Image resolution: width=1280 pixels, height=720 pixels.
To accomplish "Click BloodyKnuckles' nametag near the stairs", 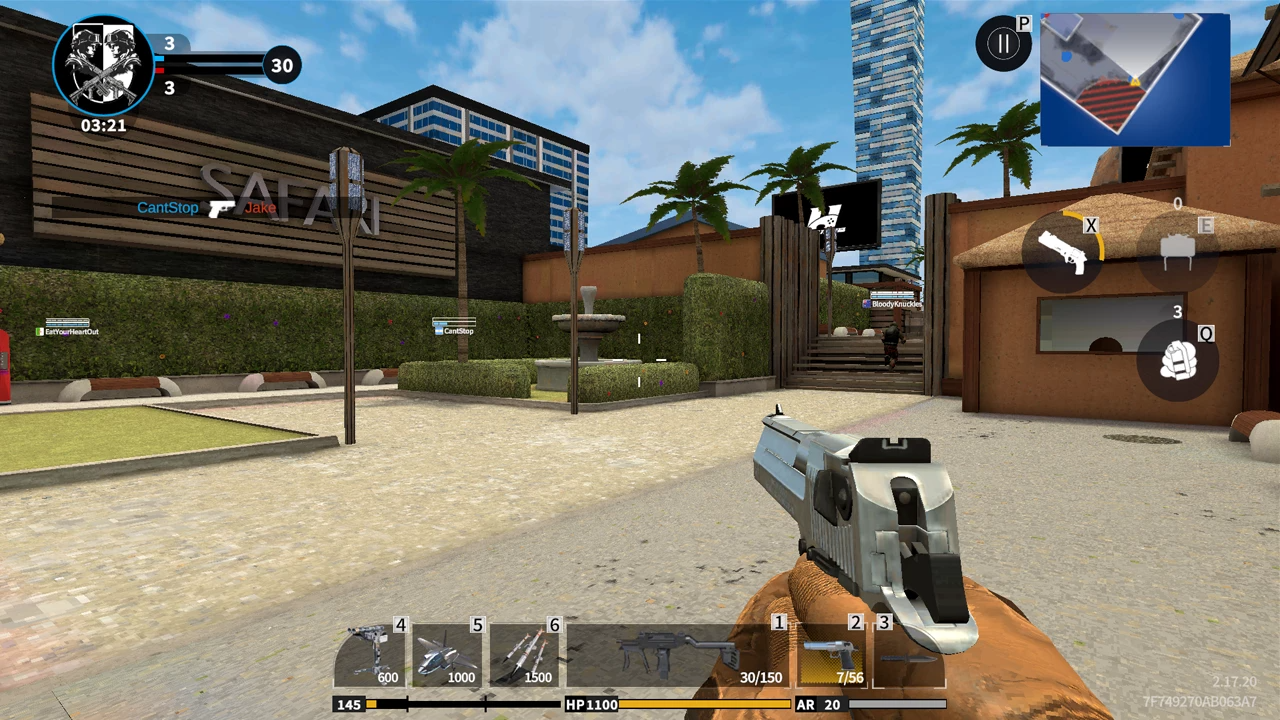I will (x=897, y=304).
